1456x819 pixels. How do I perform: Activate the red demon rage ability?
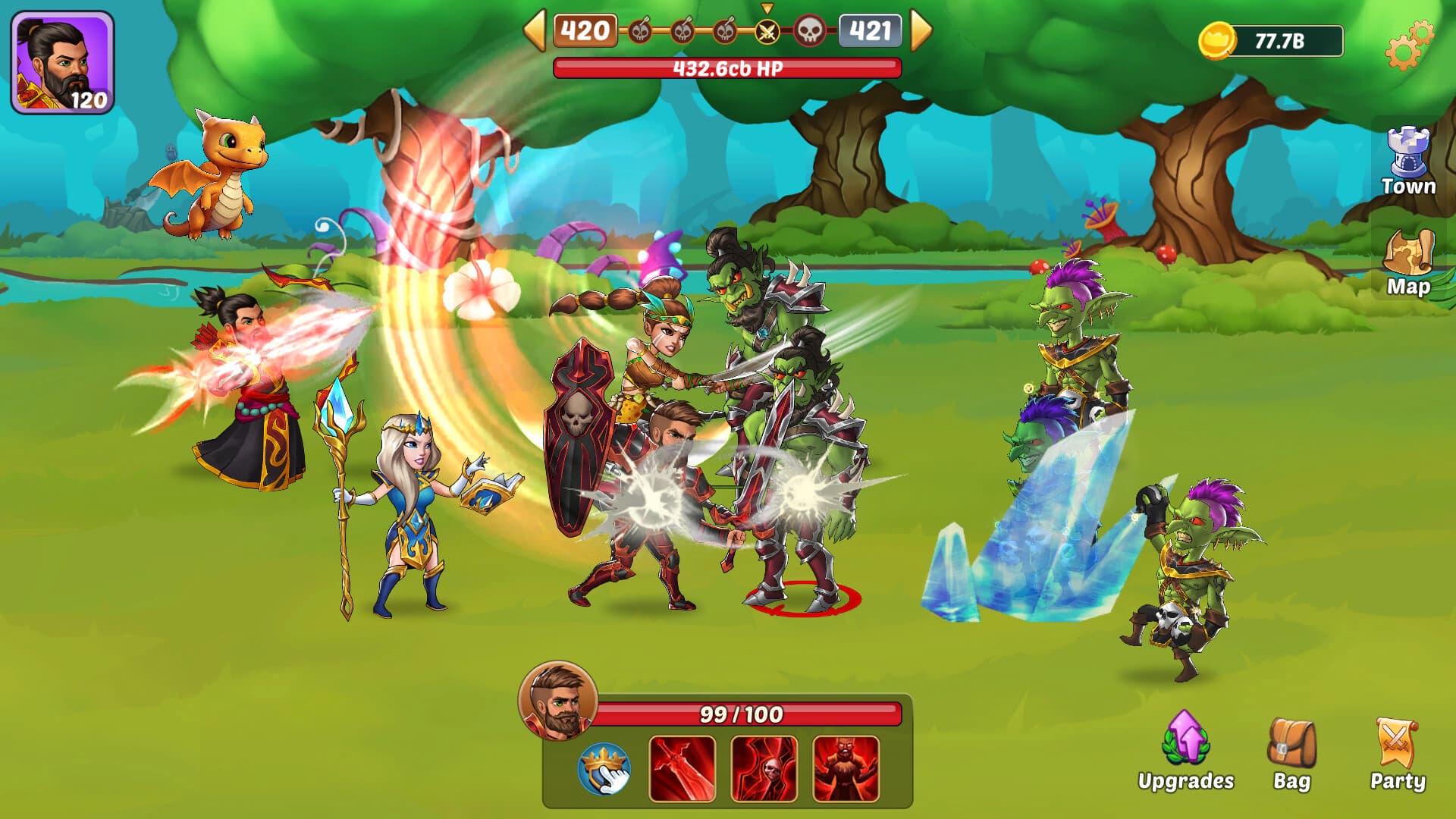tap(846, 769)
